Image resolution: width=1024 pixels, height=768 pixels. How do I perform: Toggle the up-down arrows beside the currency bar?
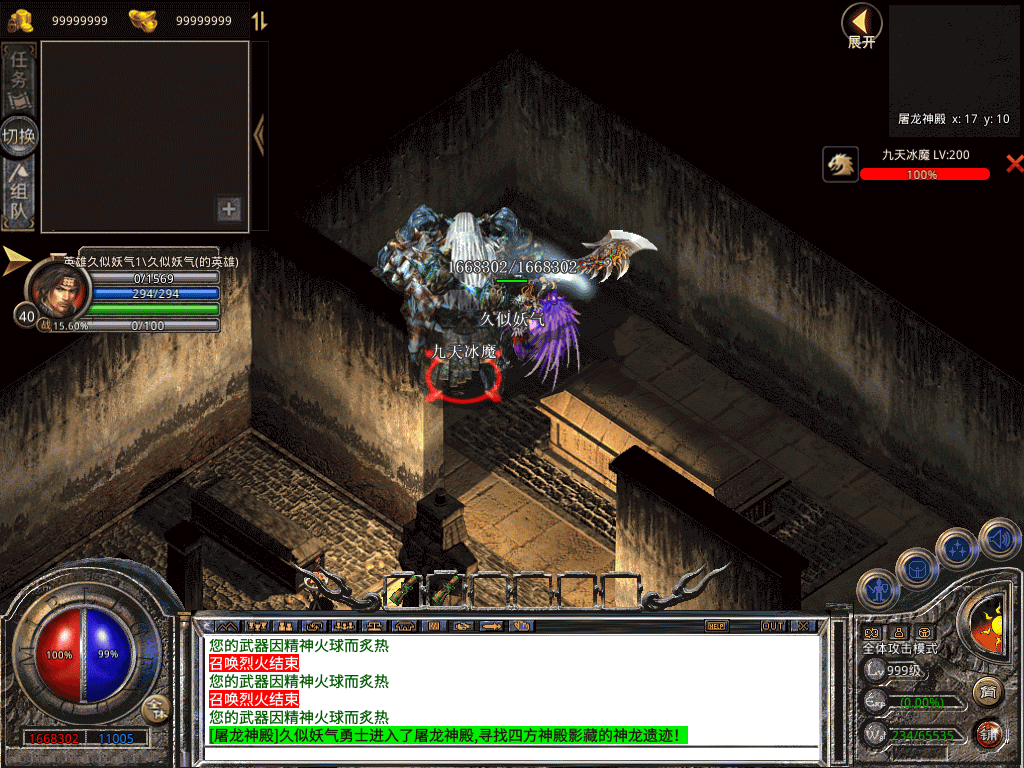pos(258,21)
